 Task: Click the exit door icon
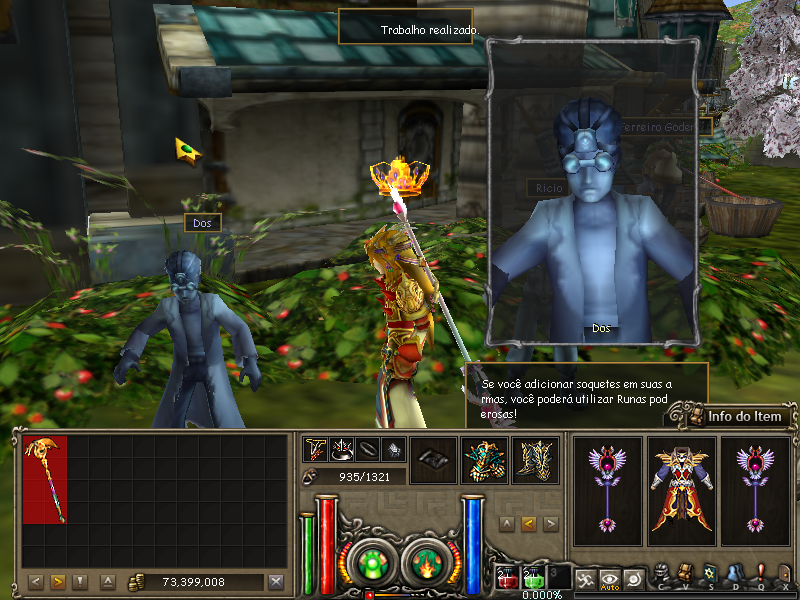(786, 573)
